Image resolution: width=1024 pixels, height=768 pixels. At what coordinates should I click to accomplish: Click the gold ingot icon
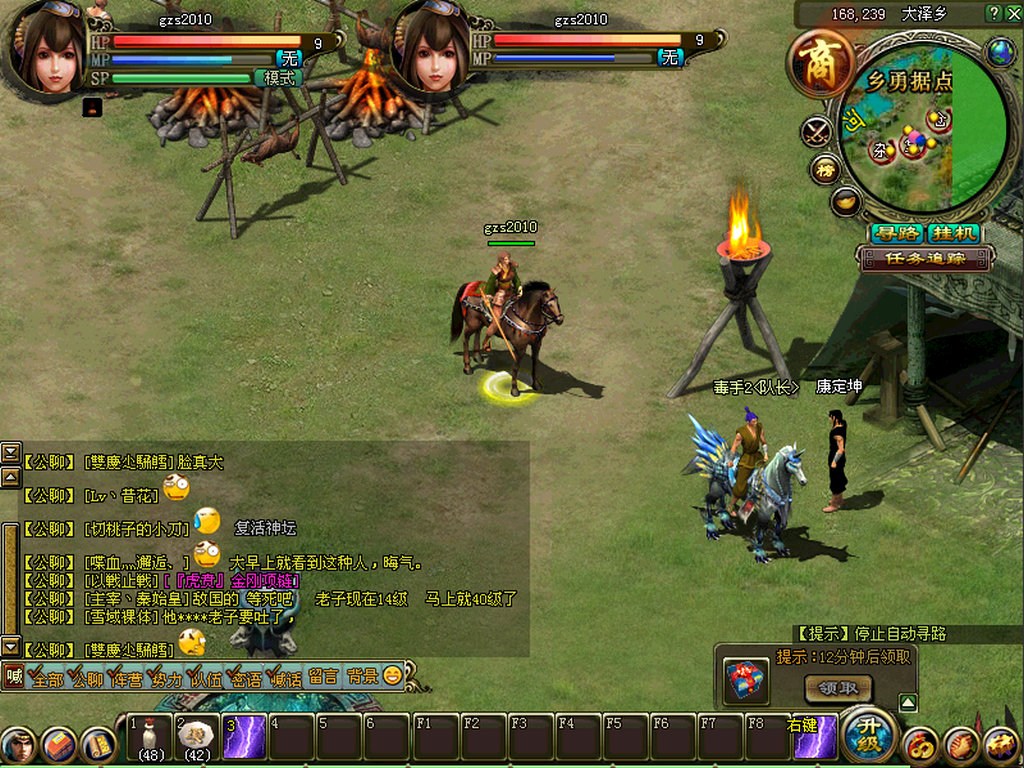(x=846, y=201)
